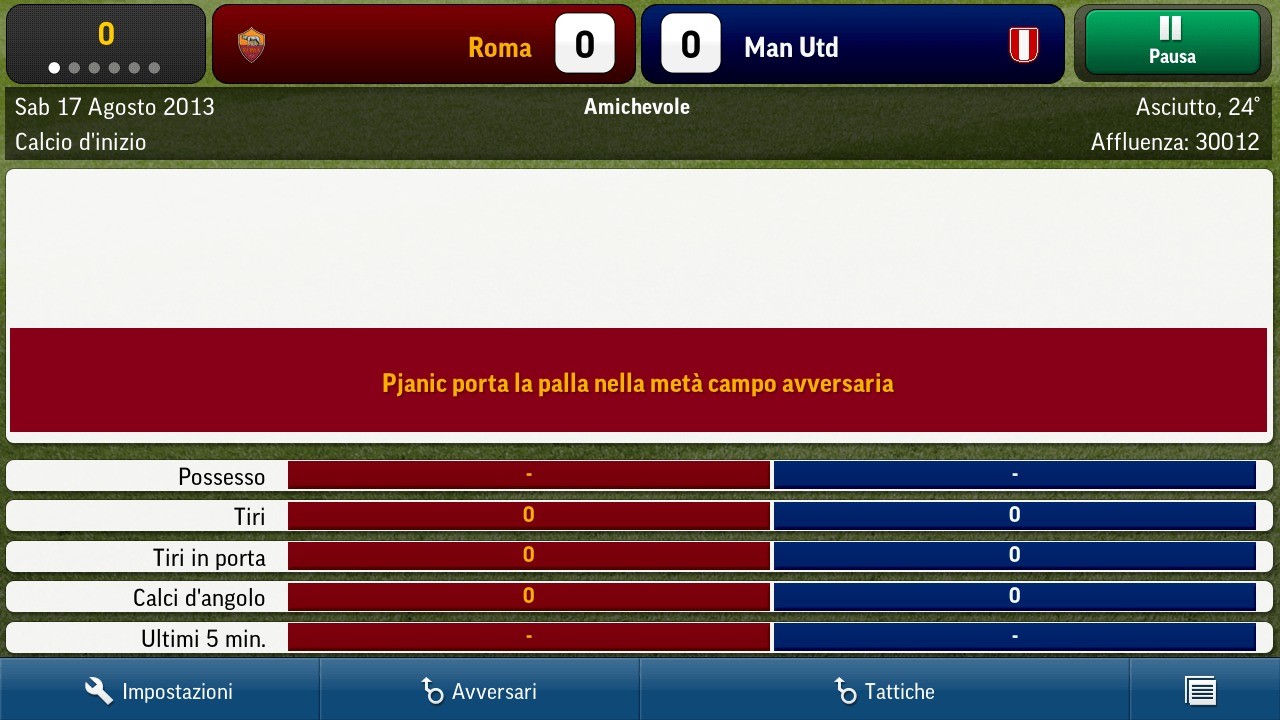
Task: Open the Avversari opposition screen
Action: [x=479, y=691]
